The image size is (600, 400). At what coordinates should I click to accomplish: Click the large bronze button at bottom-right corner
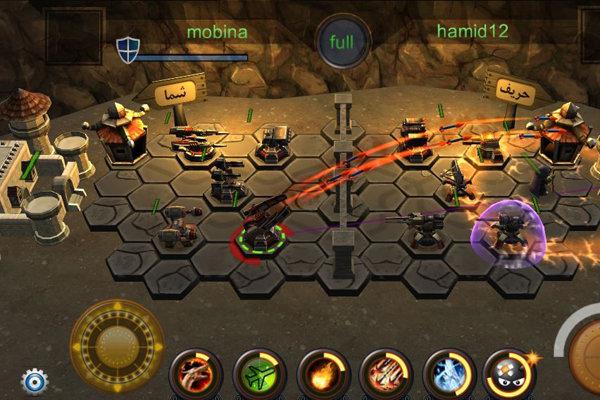click(x=582, y=355)
